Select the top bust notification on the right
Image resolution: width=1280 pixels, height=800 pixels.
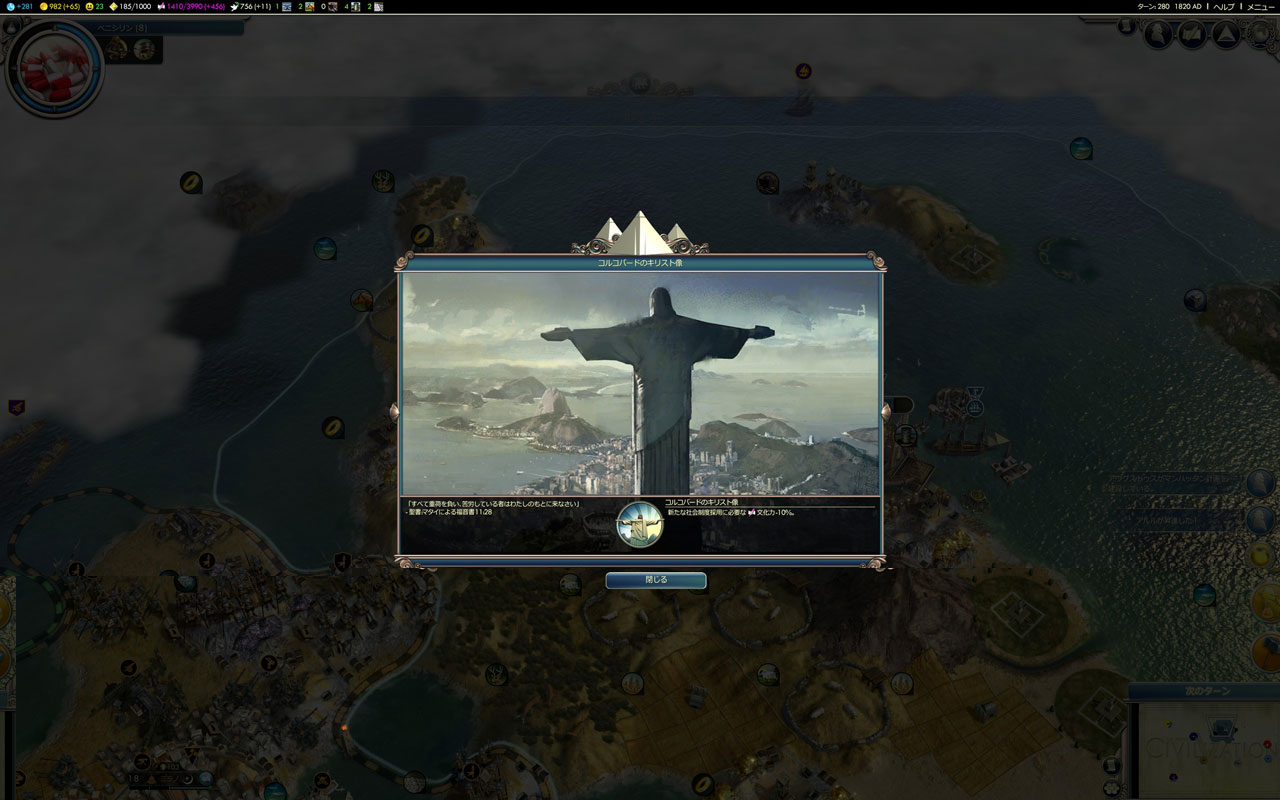pos(1260,482)
